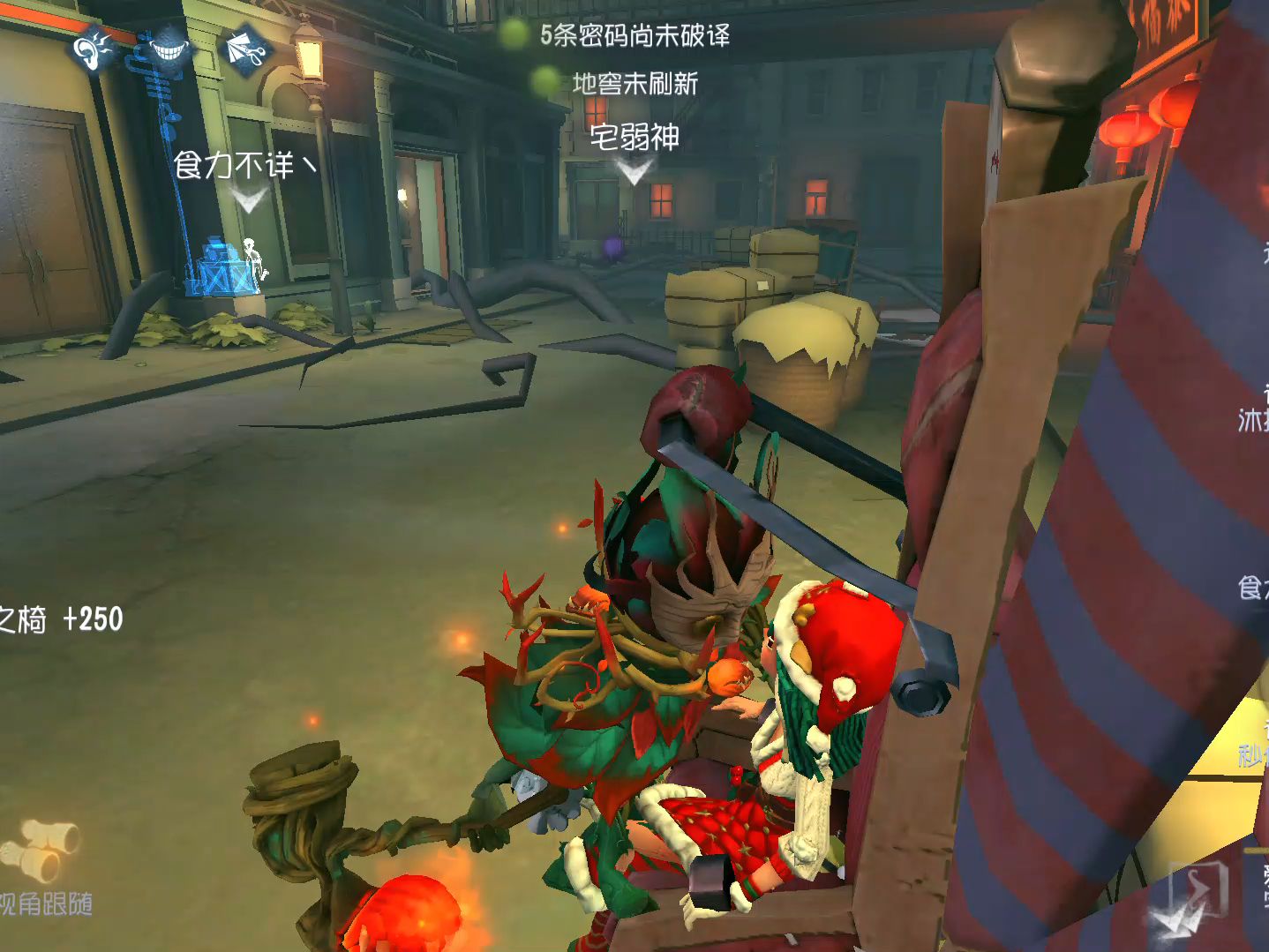The image size is (1269, 952).
Task: Click the 5条密码尚未破译 status text
Action: click(x=634, y=37)
